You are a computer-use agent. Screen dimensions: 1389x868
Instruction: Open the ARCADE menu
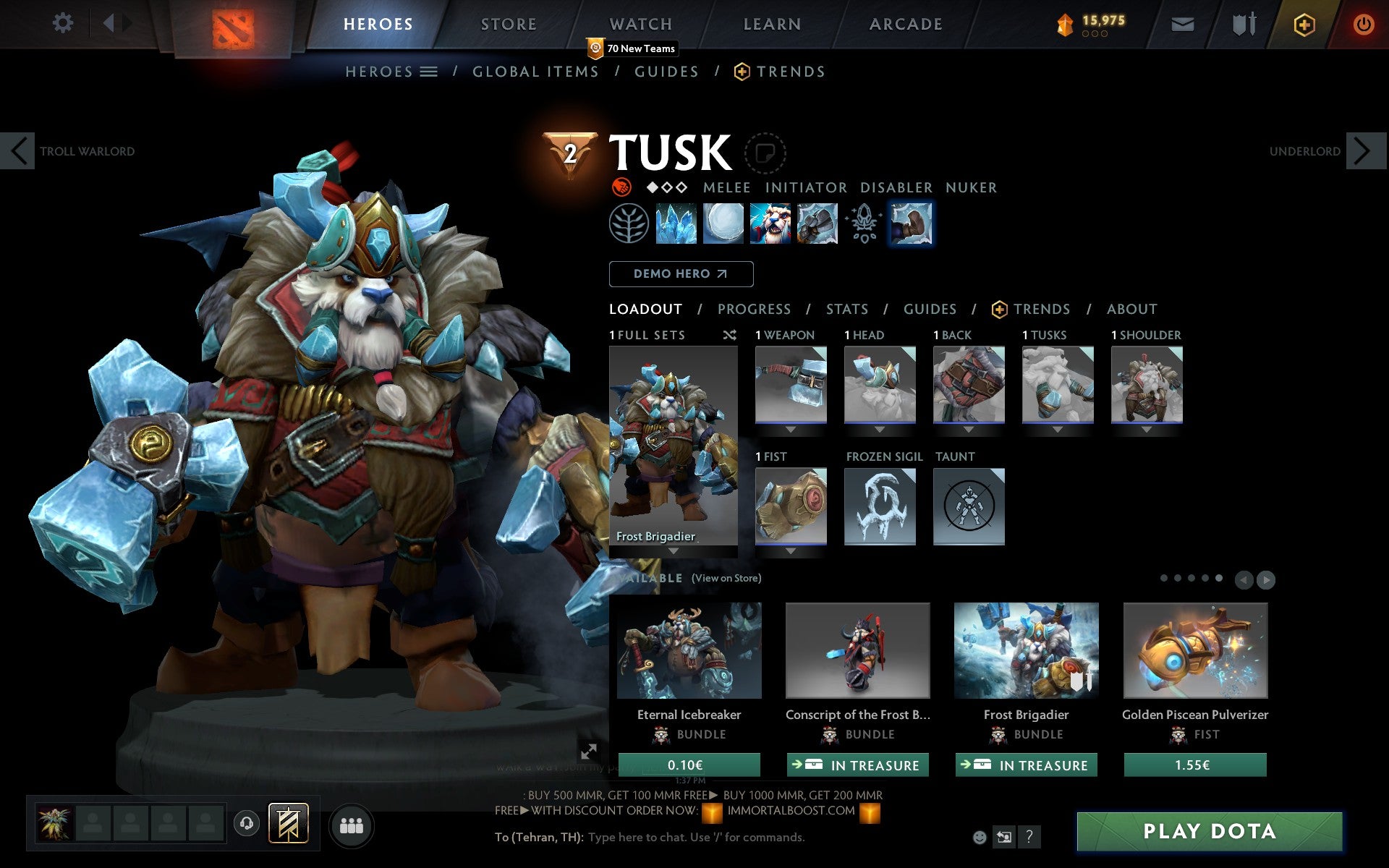[904, 24]
